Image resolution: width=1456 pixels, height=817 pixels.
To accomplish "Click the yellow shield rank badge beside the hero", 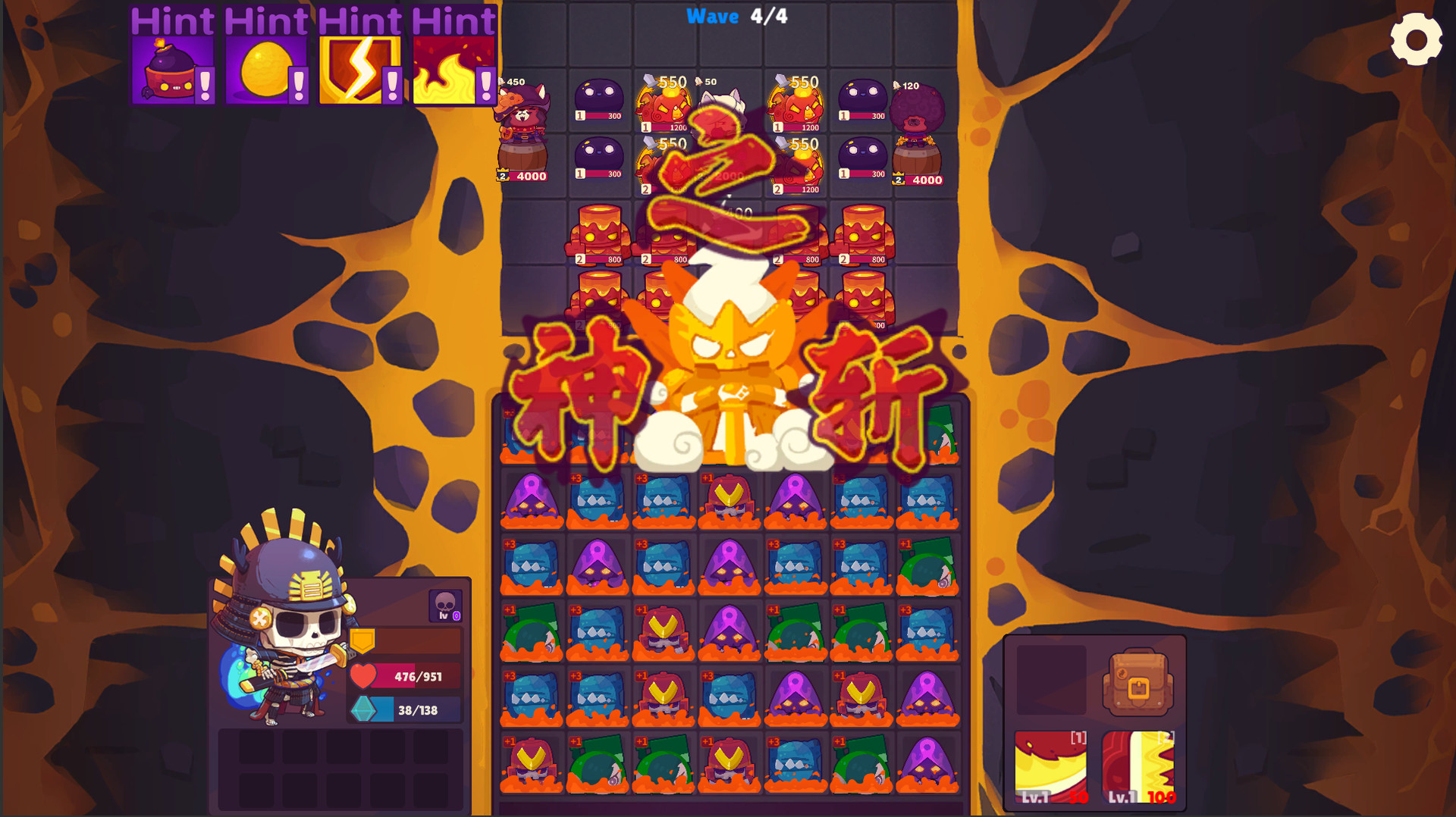I will [362, 640].
